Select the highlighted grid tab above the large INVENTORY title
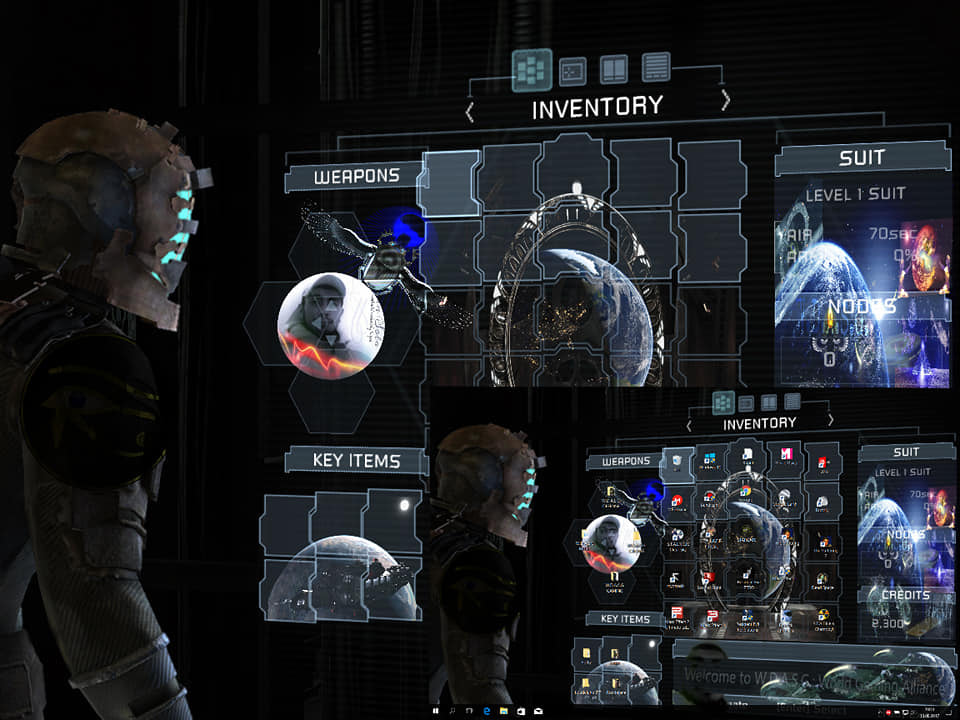This screenshot has width=960, height=720. (532, 70)
